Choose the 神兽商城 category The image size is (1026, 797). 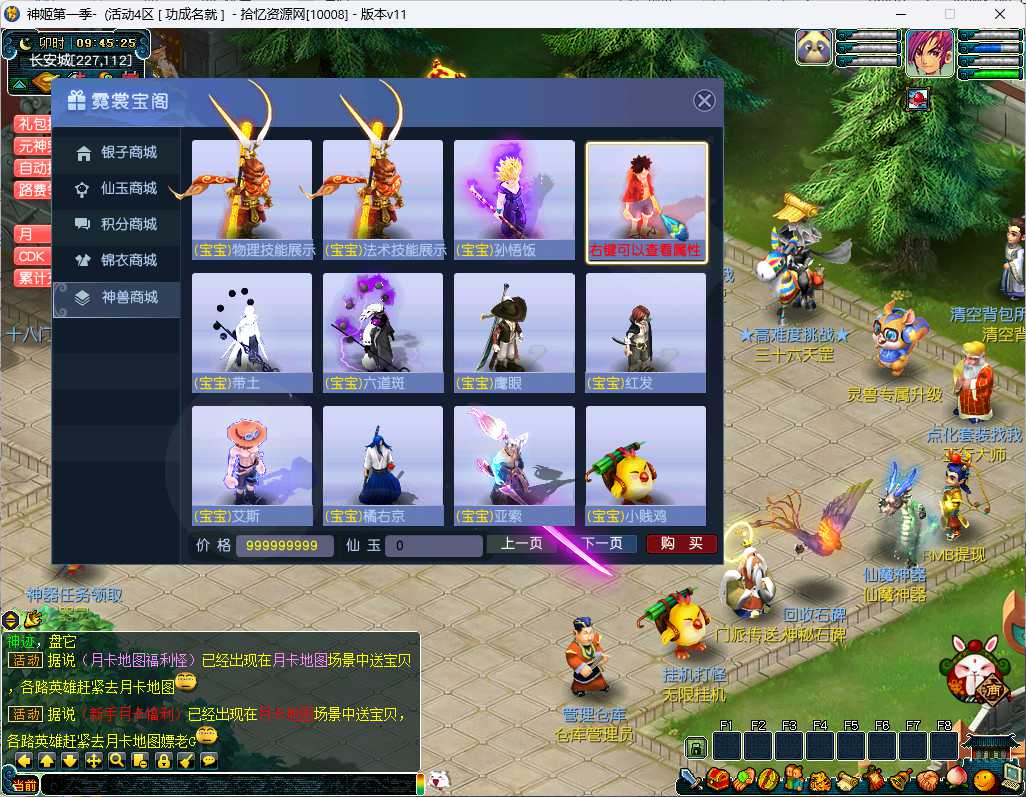click(x=117, y=297)
